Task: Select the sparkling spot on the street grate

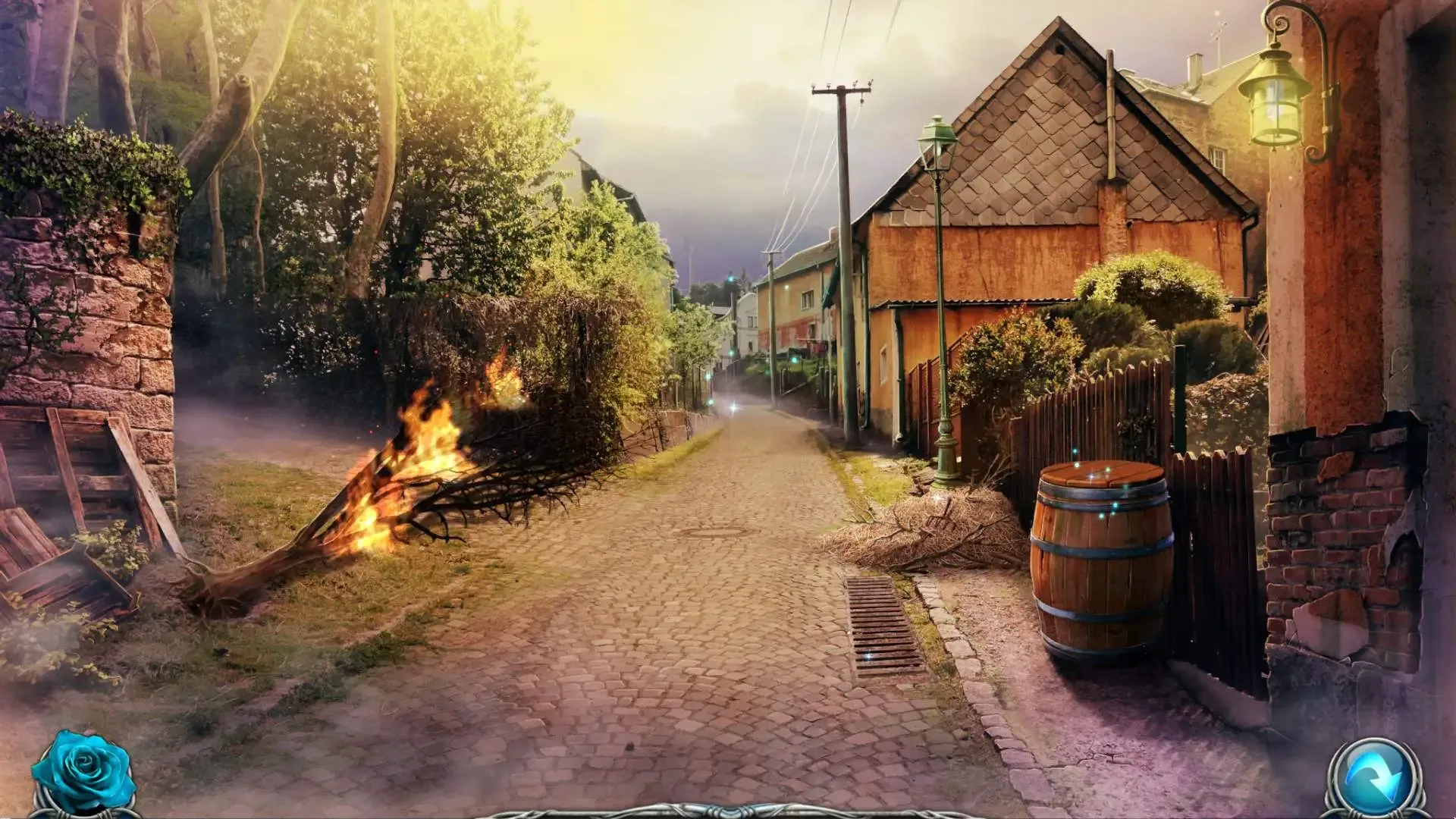Action: 869,655
